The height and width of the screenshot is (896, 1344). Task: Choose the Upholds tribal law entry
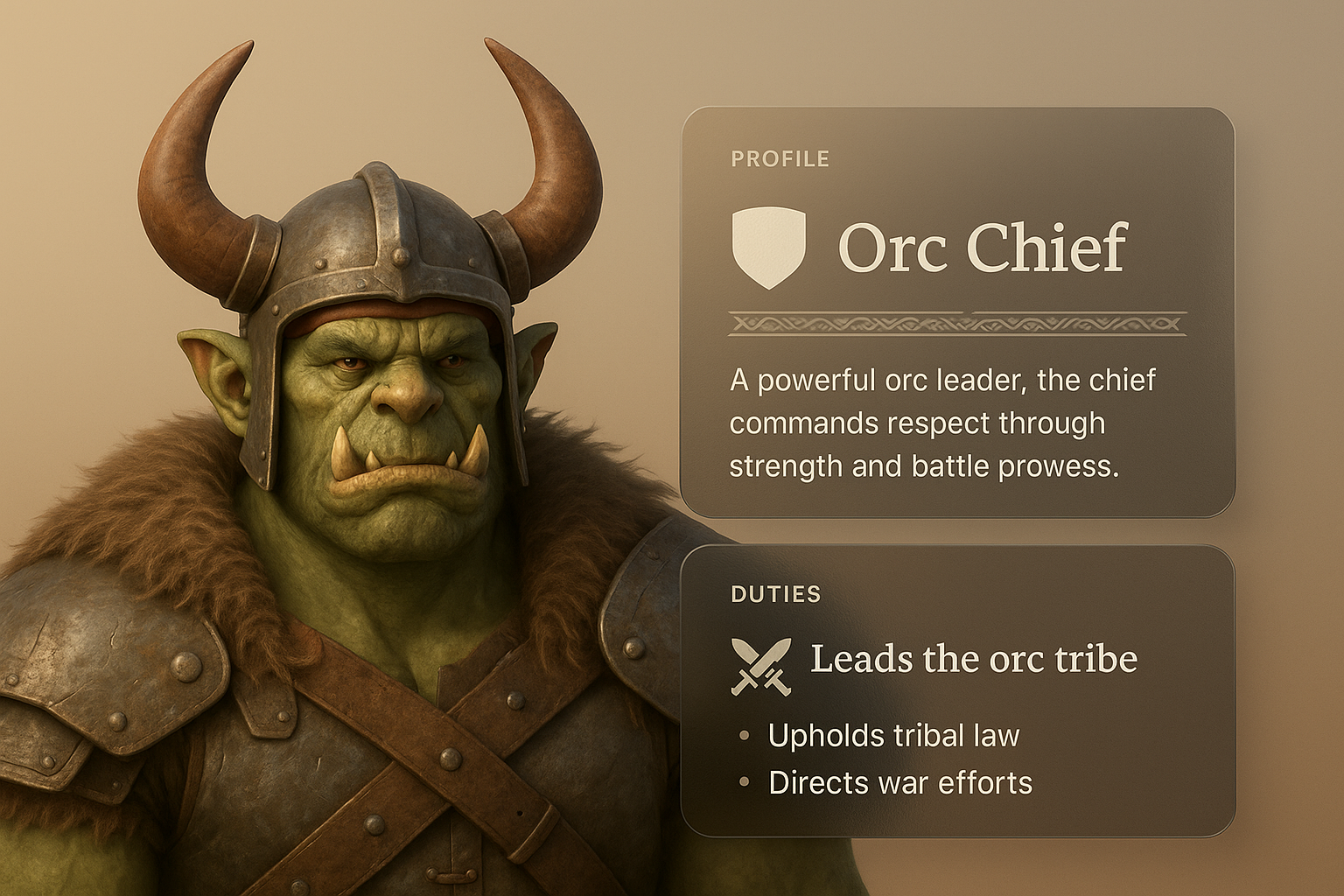(893, 736)
